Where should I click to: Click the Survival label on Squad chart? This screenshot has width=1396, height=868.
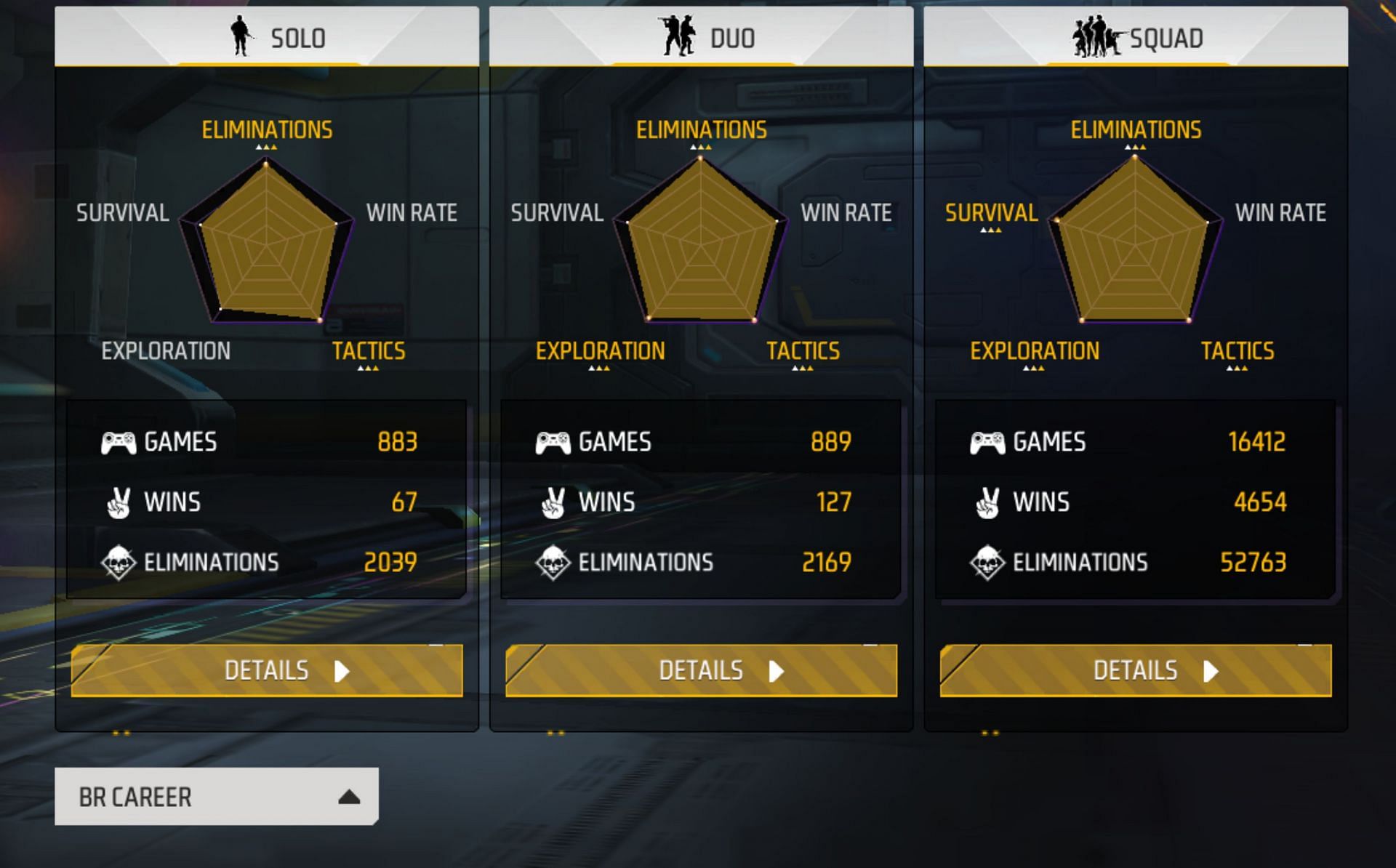(992, 213)
